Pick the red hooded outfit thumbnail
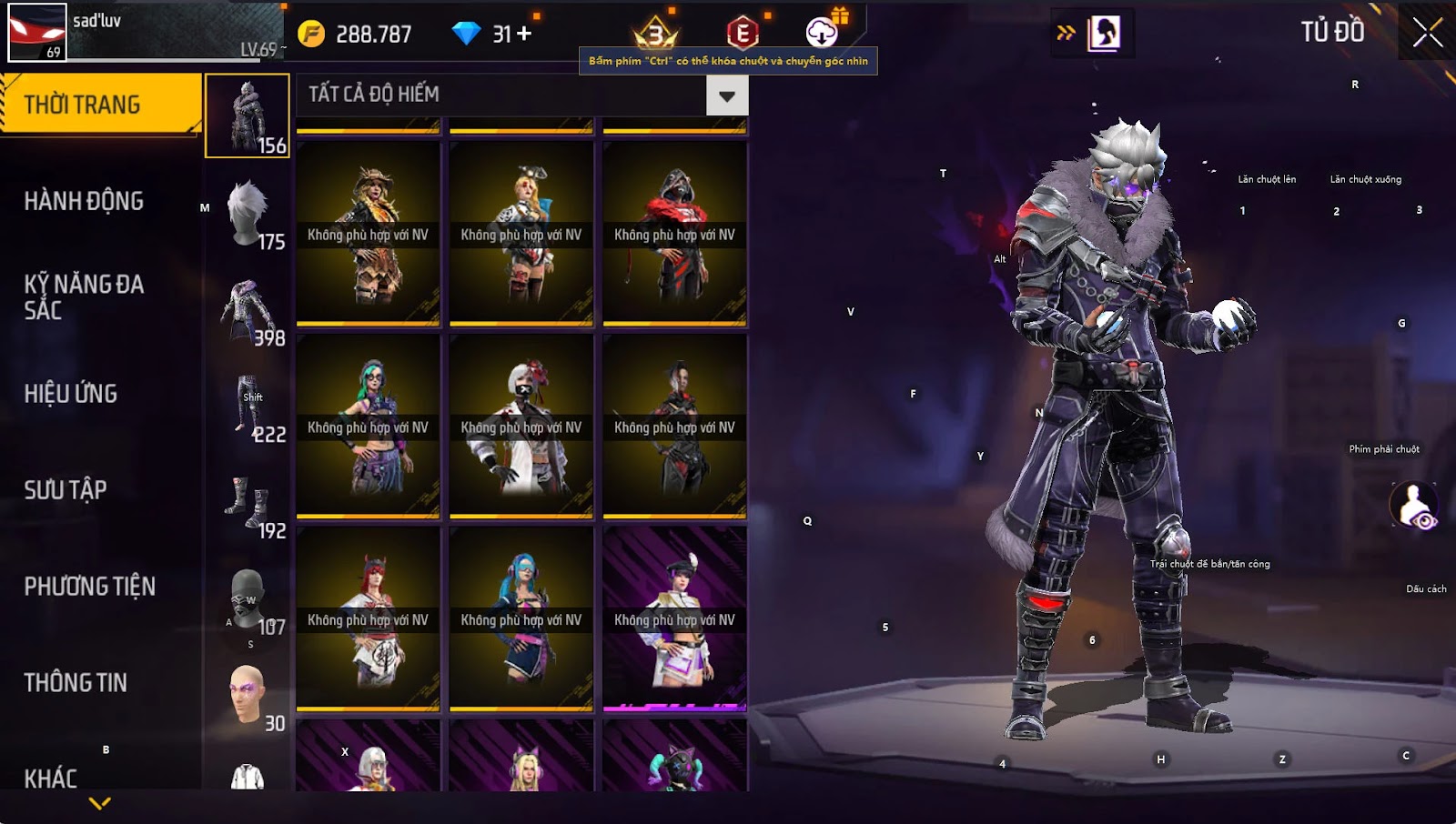Screen dimensions: 1456x824 click(x=674, y=234)
